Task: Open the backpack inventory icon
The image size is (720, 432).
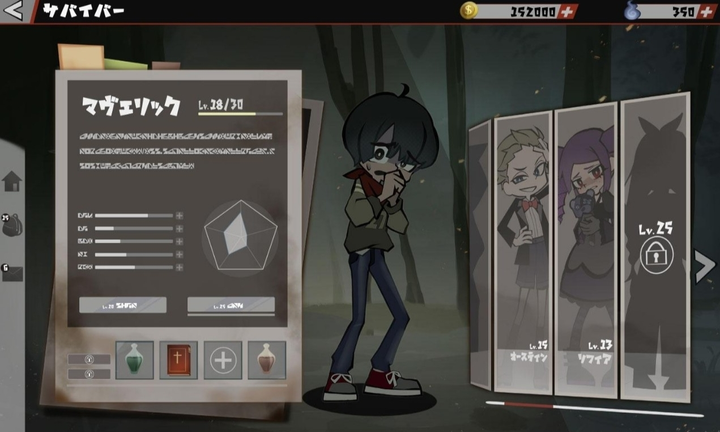Action: tap(13, 224)
